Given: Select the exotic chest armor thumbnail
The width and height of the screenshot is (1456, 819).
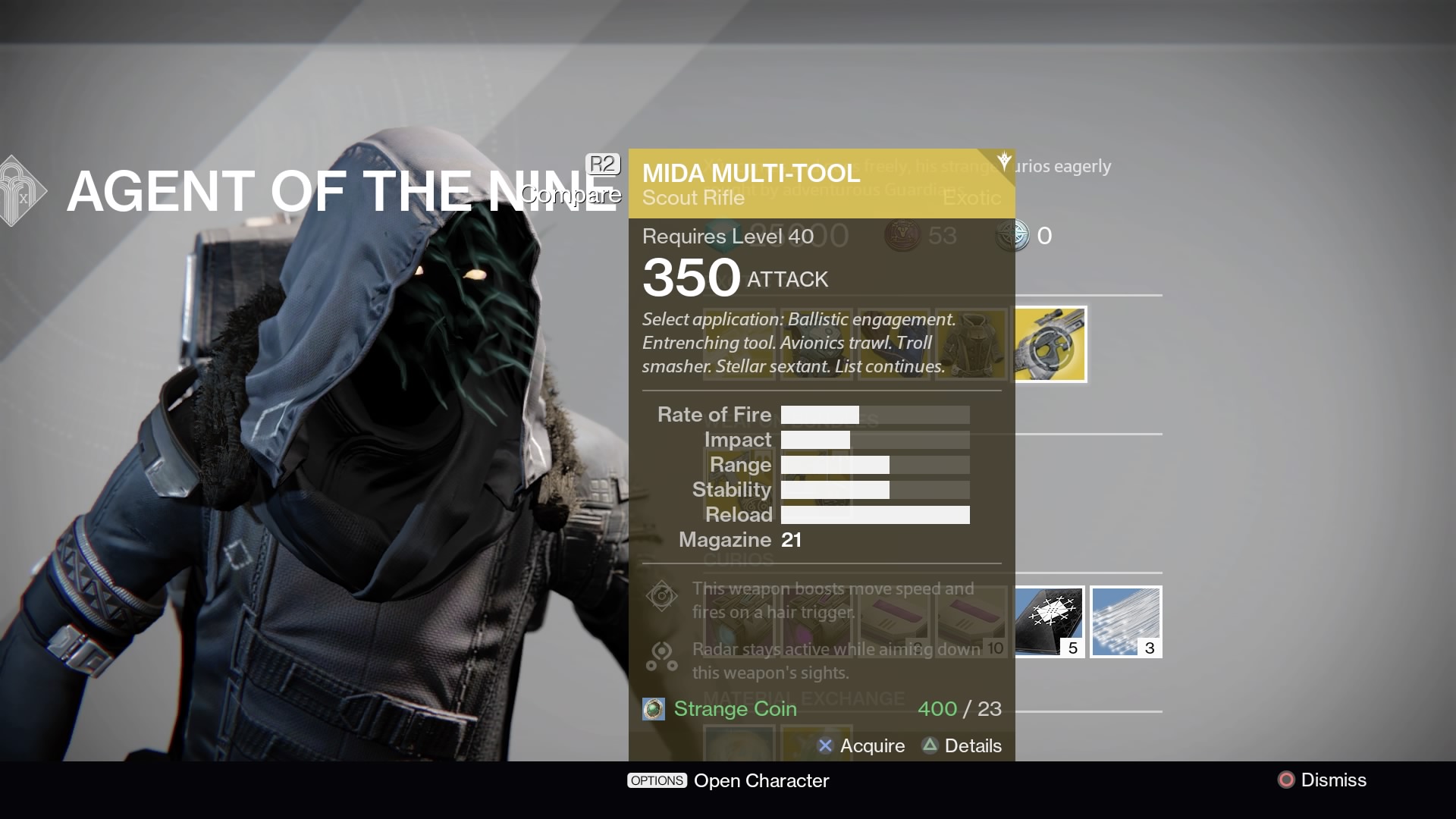Looking at the screenshot, I should (x=971, y=344).
